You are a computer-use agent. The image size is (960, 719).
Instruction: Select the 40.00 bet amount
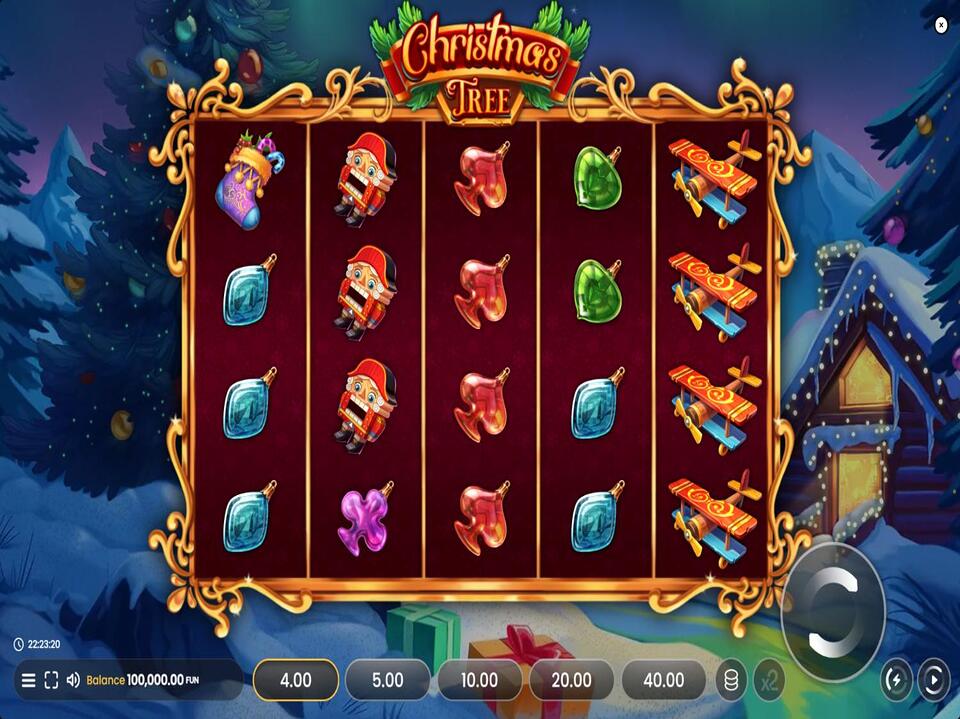pos(663,680)
